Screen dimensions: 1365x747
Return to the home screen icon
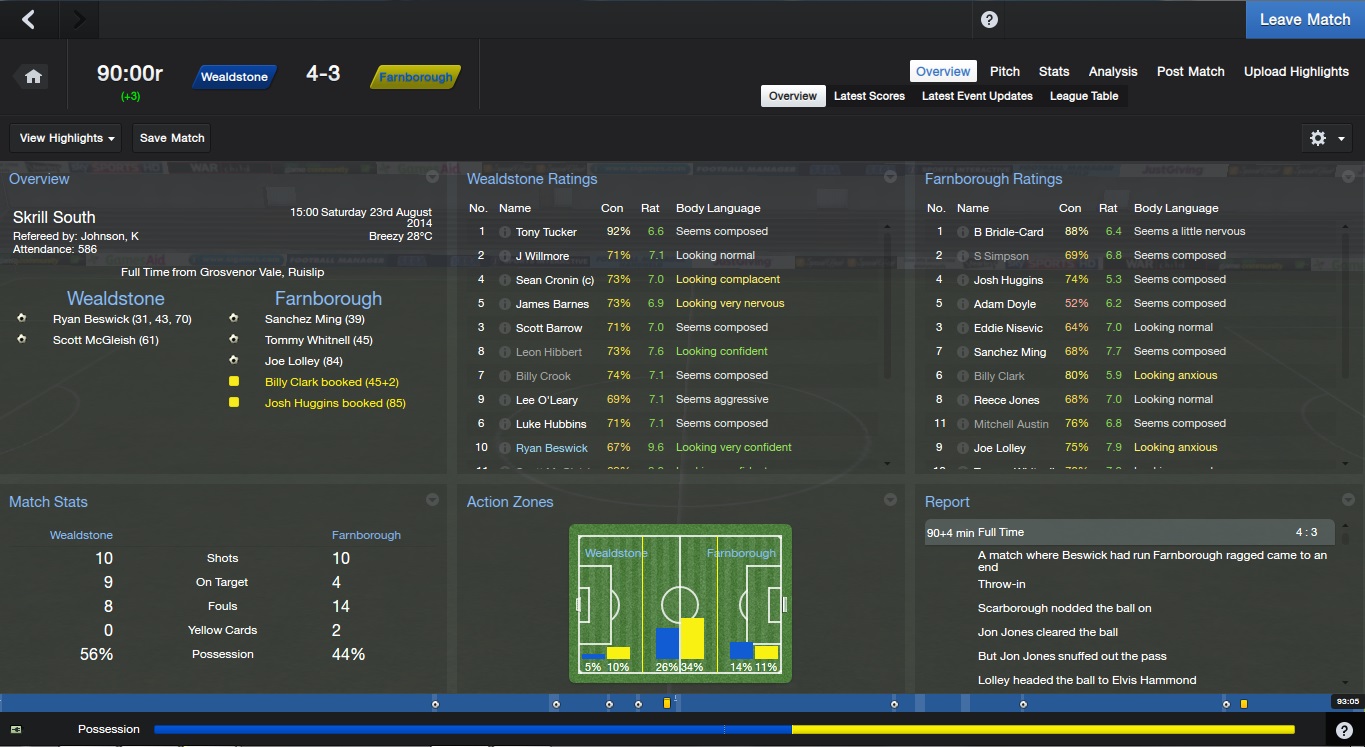pyautogui.click(x=33, y=77)
